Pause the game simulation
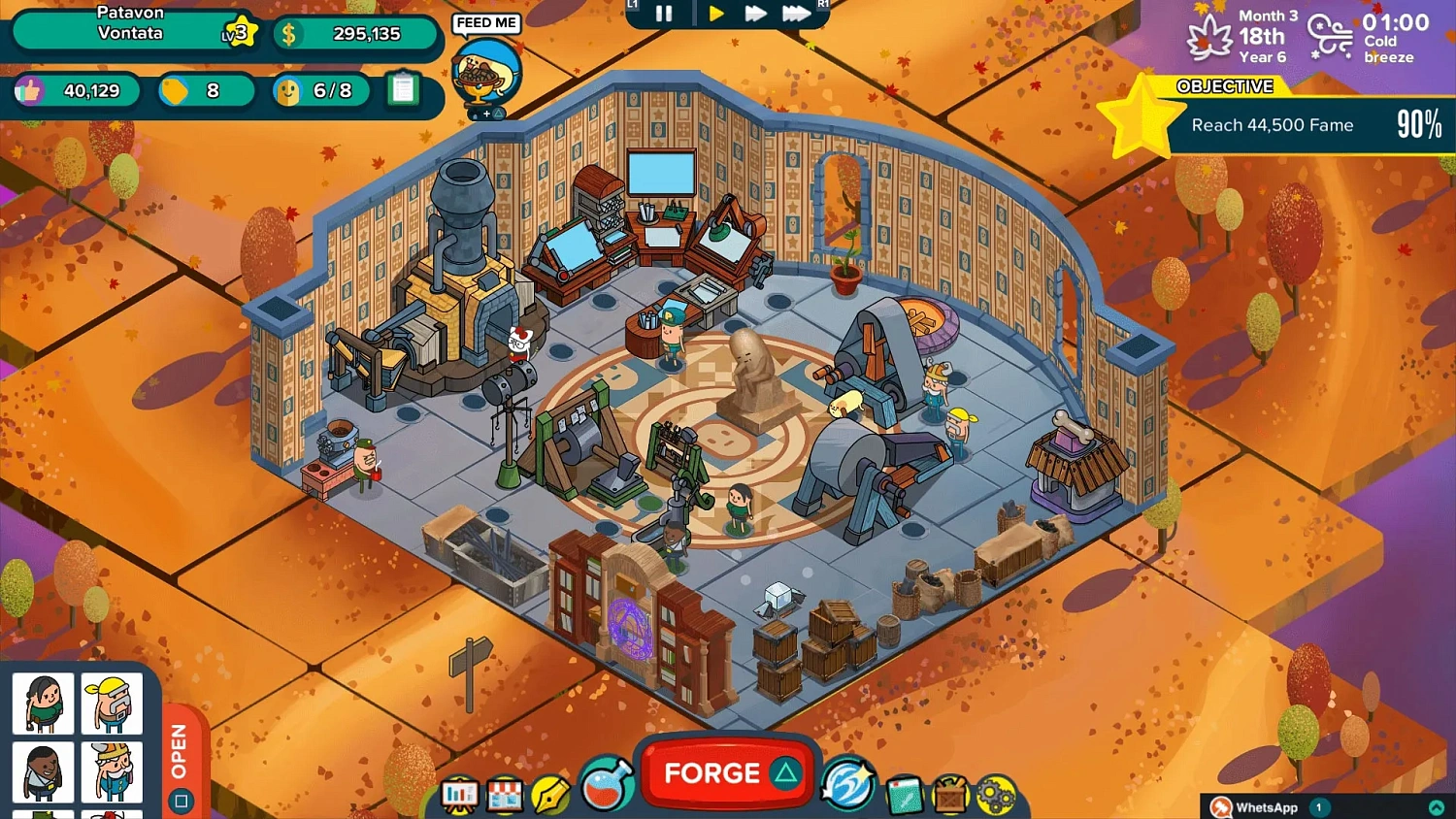Image resolution: width=1456 pixels, height=819 pixels. (x=665, y=14)
